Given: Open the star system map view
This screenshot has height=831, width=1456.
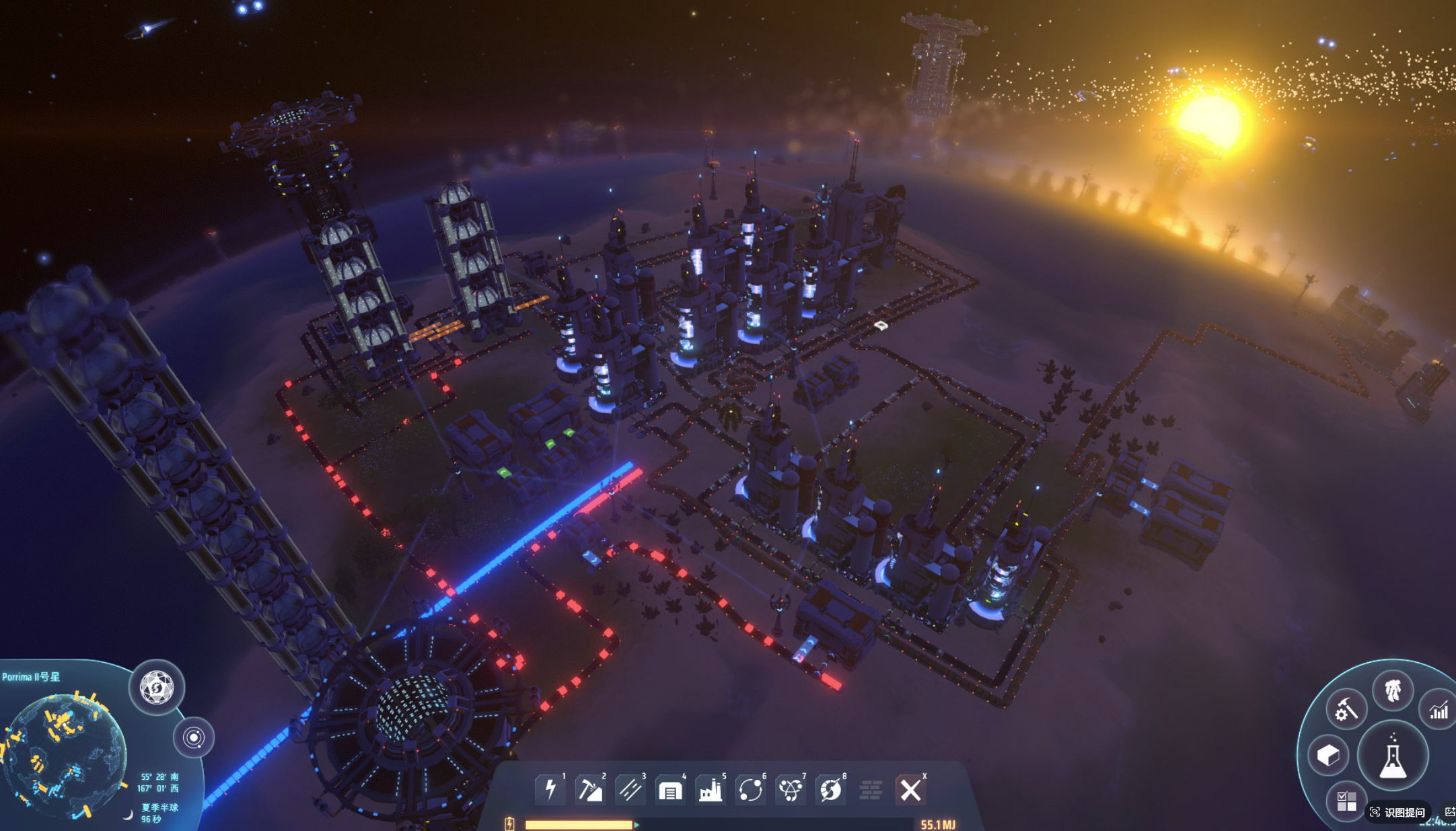Looking at the screenshot, I should pyautogui.click(x=194, y=737).
